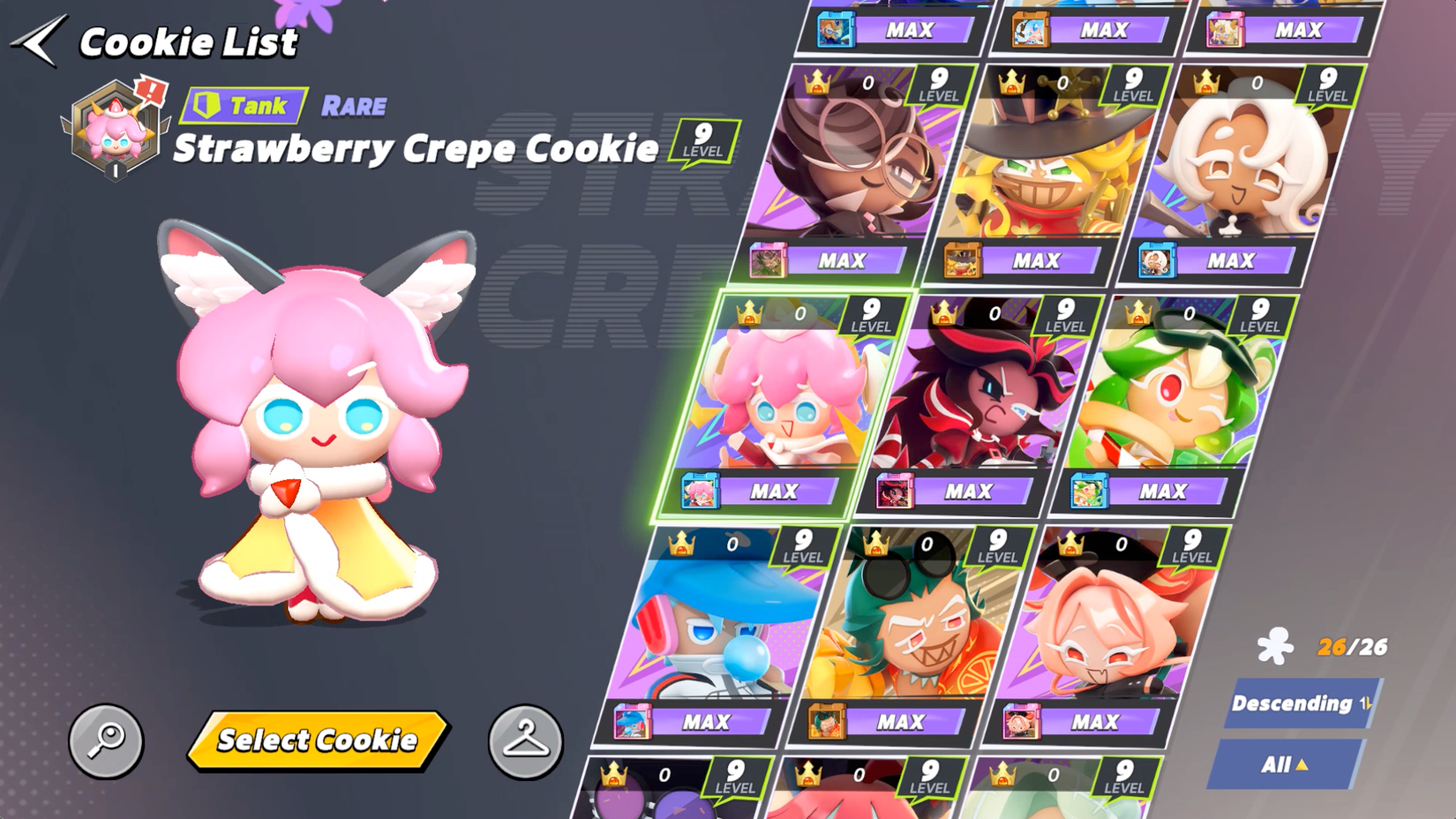Tap the back arrow to exit Cookie List
Viewport: 1456px width, 819px height.
coord(37,40)
